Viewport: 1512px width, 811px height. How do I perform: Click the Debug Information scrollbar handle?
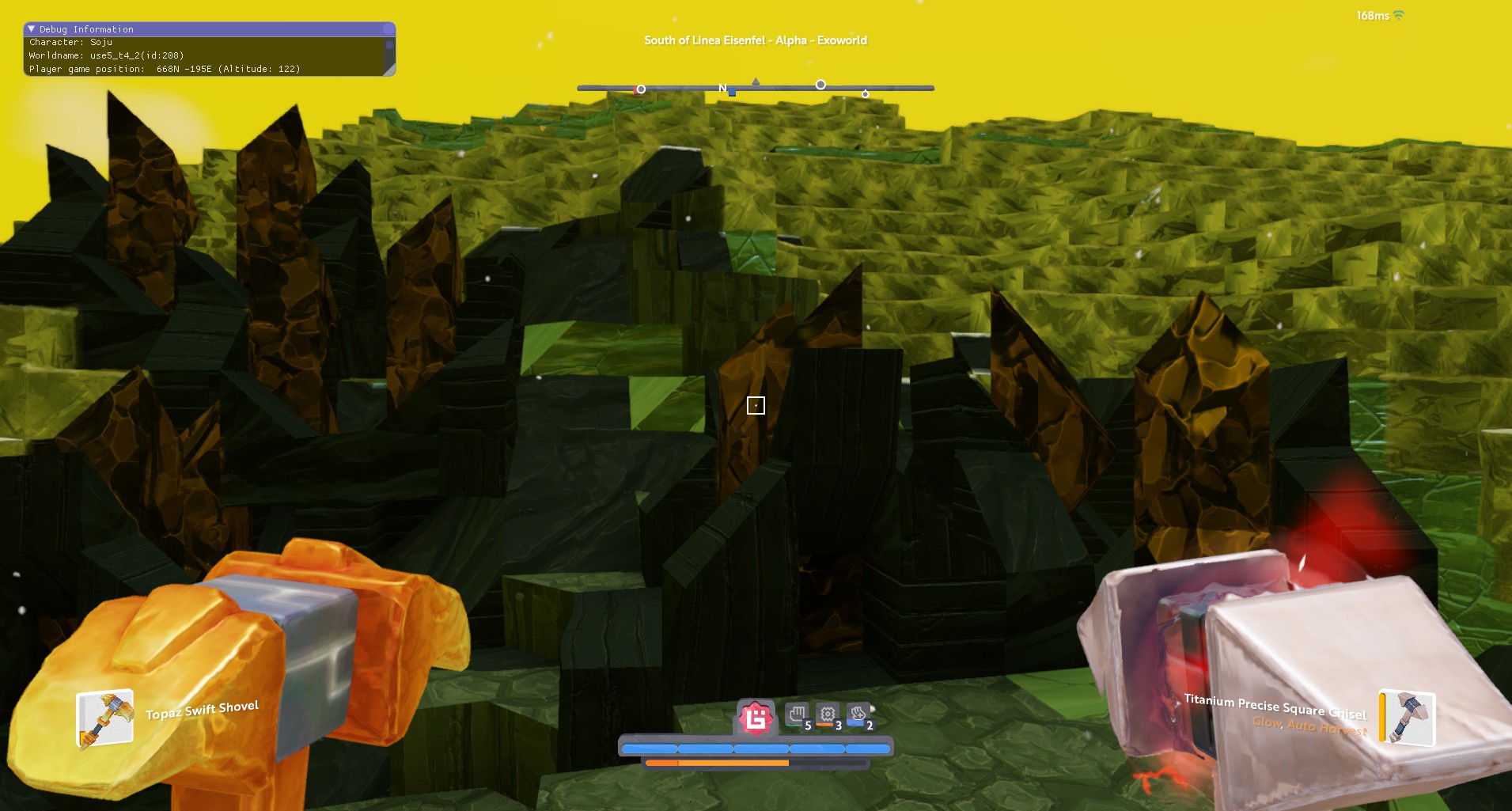pos(389,46)
